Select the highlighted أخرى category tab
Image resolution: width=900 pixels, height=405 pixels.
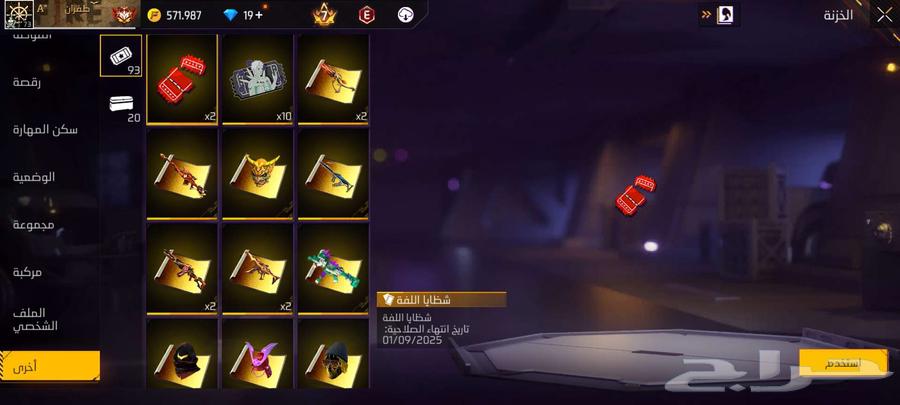[x=50, y=366]
